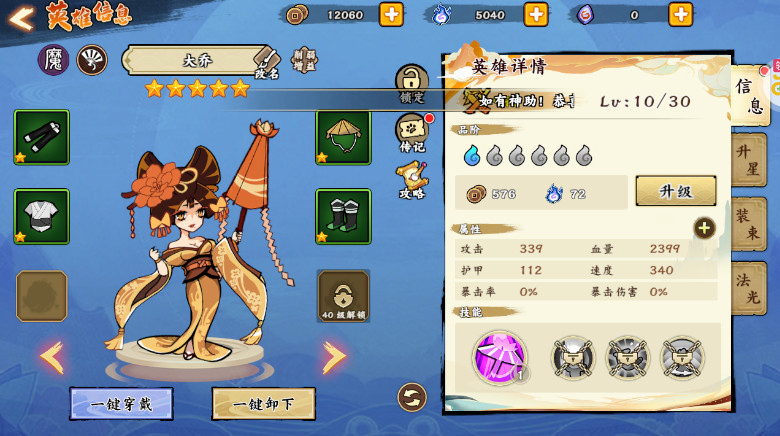Tap the level 40 locked slot
The height and width of the screenshot is (436, 780).
pyautogui.click(x=343, y=295)
